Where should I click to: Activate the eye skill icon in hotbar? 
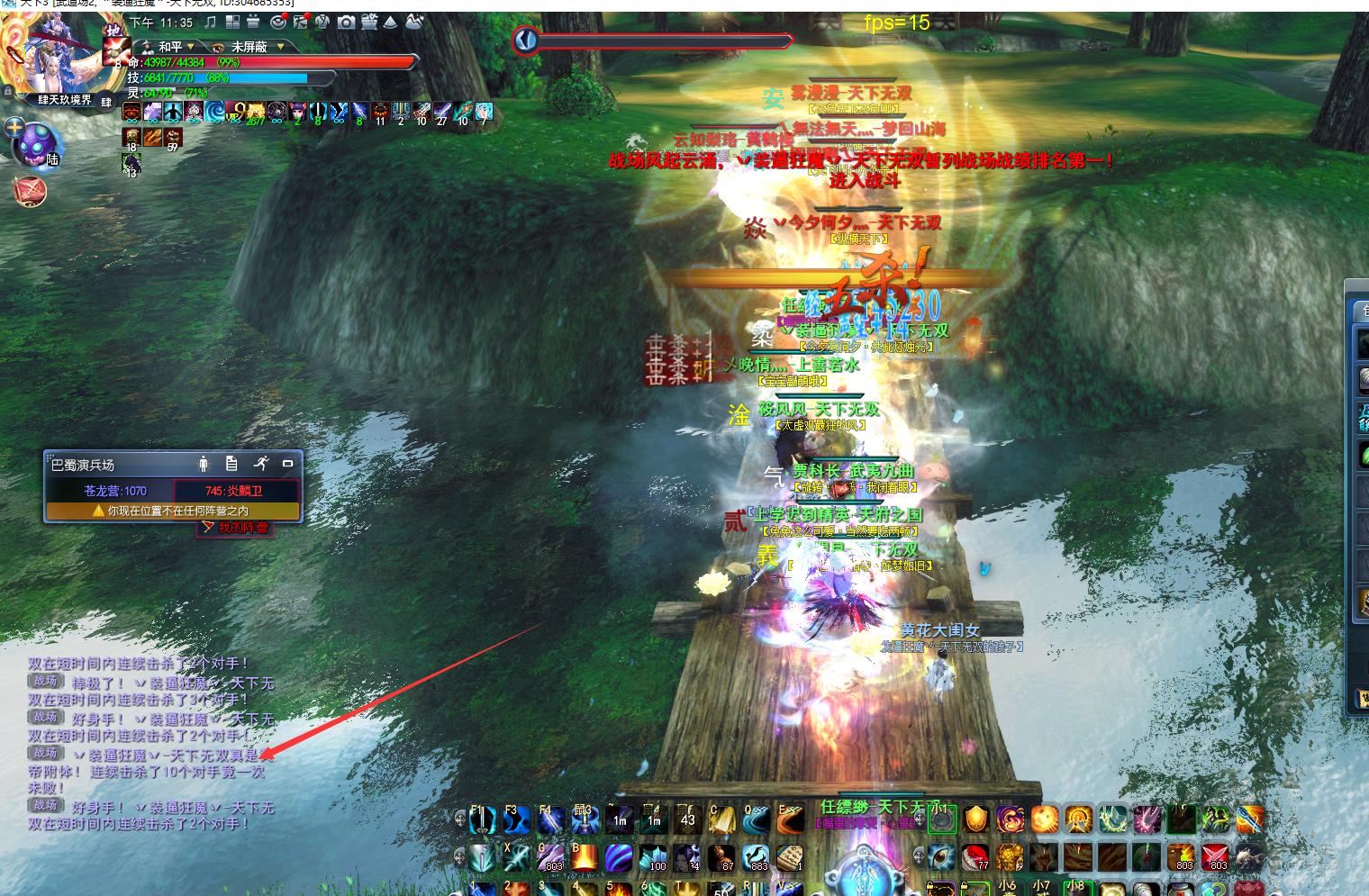(x=942, y=856)
